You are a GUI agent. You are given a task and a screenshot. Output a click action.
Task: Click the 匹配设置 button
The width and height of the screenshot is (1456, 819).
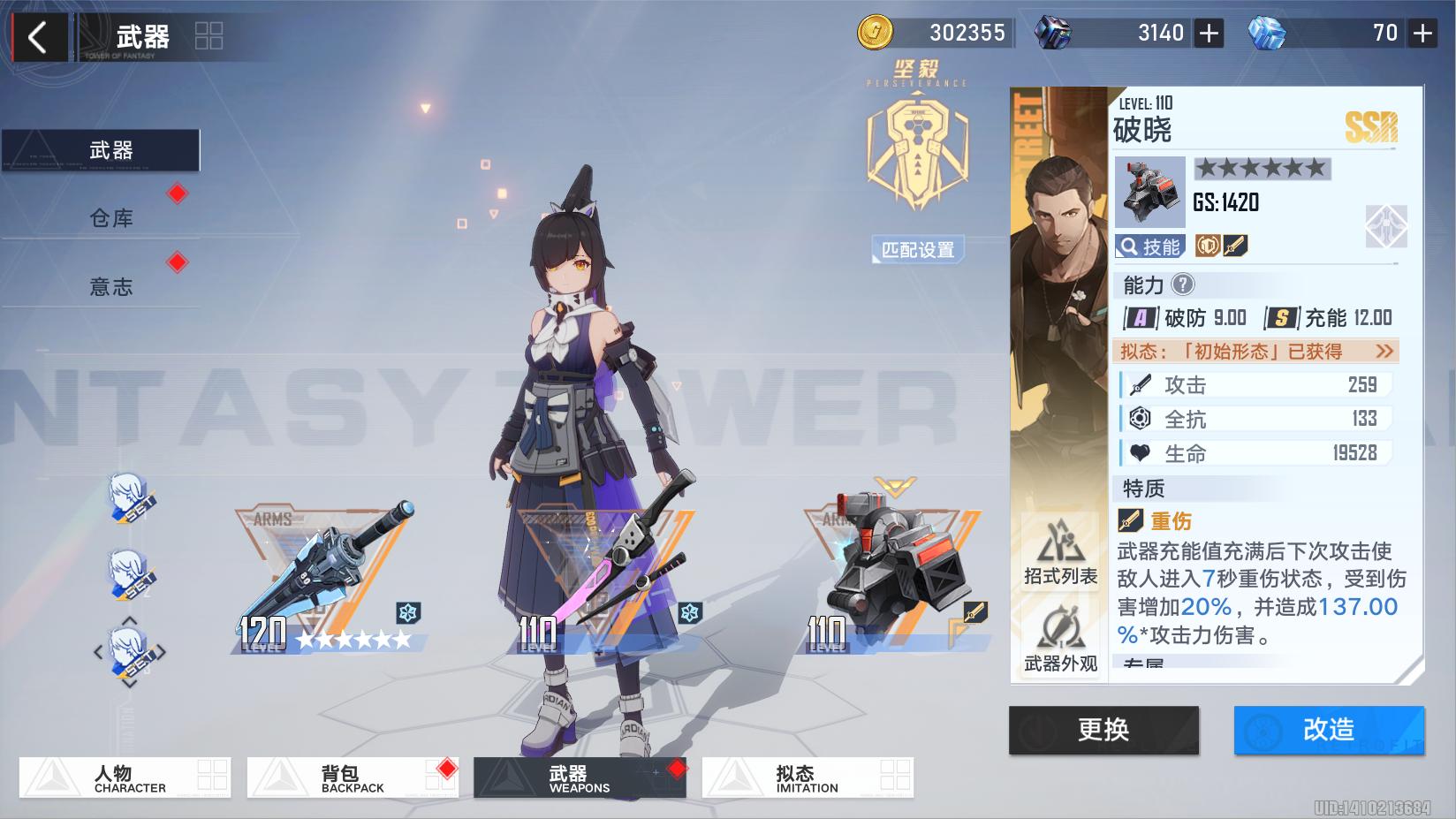point(918,250)
